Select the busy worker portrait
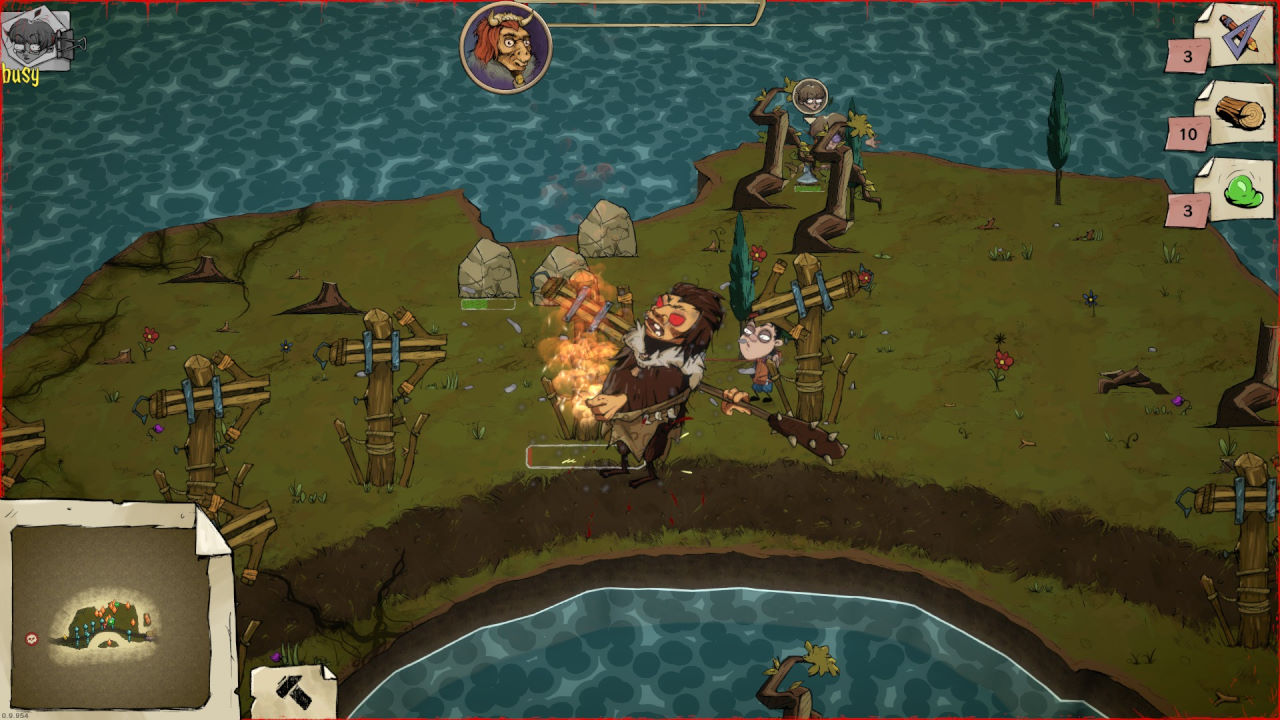 coord(36,40)
